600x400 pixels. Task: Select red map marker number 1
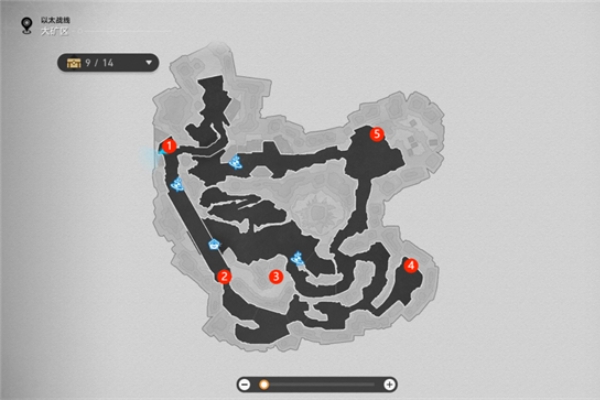point(170,146)
